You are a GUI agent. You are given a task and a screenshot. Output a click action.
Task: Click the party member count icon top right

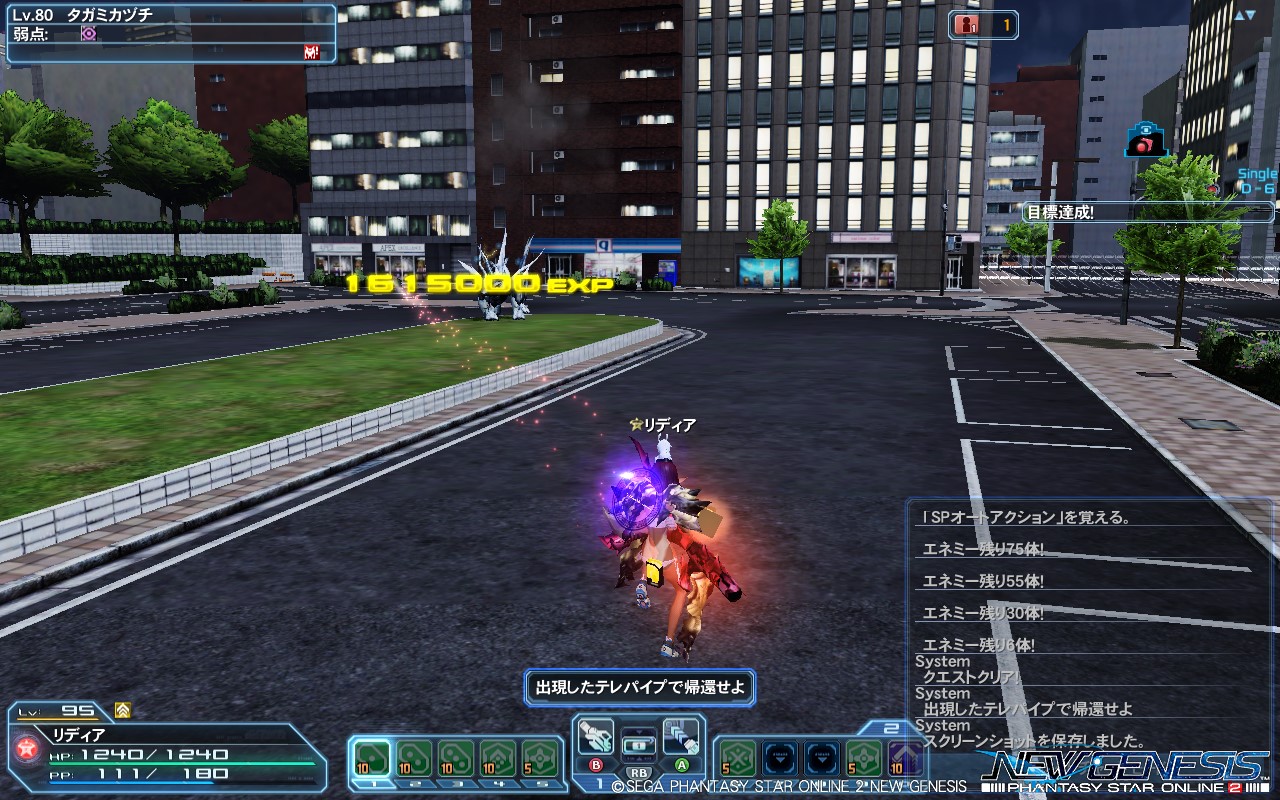[x=966, y=26]
